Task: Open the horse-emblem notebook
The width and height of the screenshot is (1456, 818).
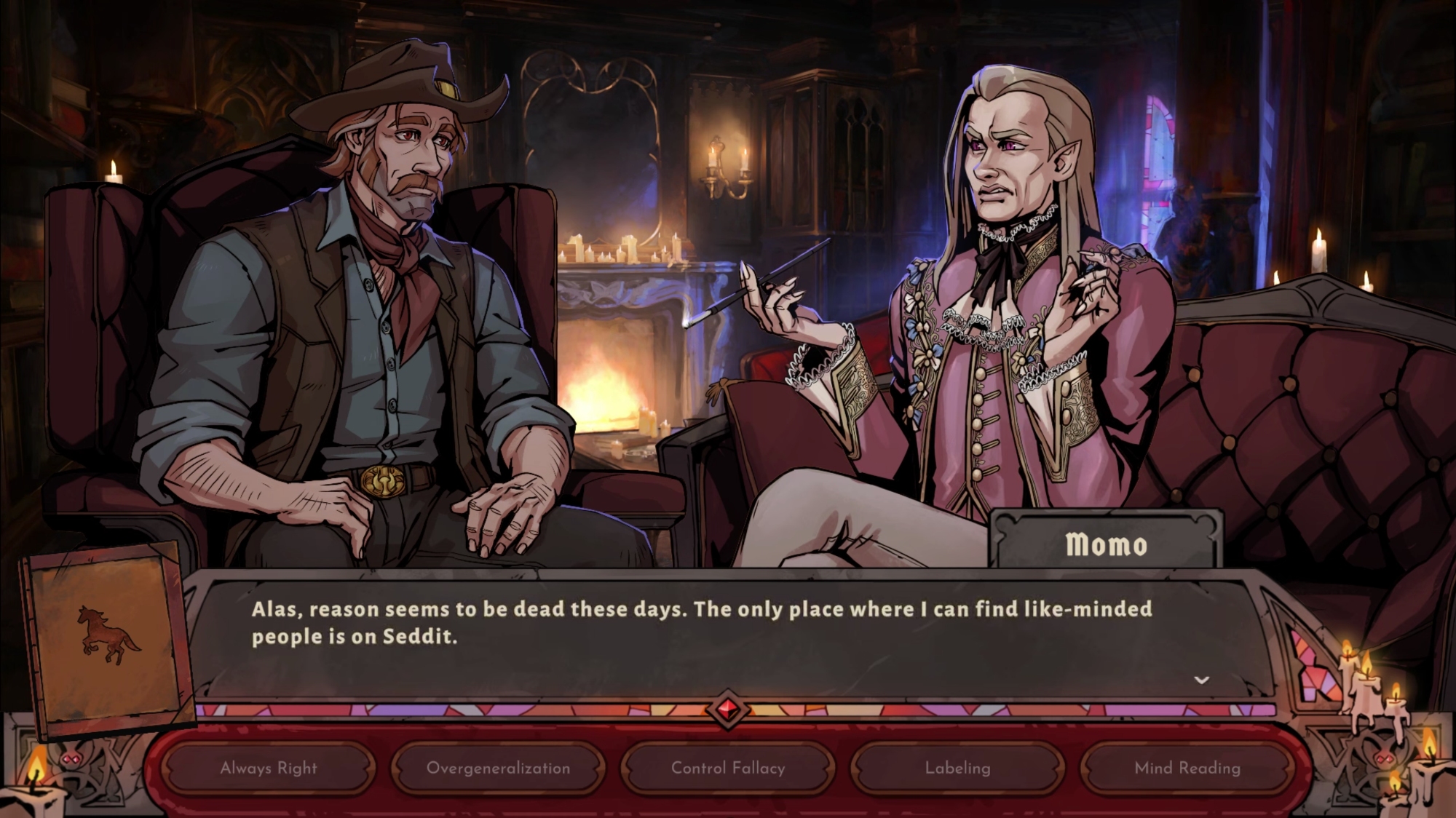Action: [x=108, y=637]
